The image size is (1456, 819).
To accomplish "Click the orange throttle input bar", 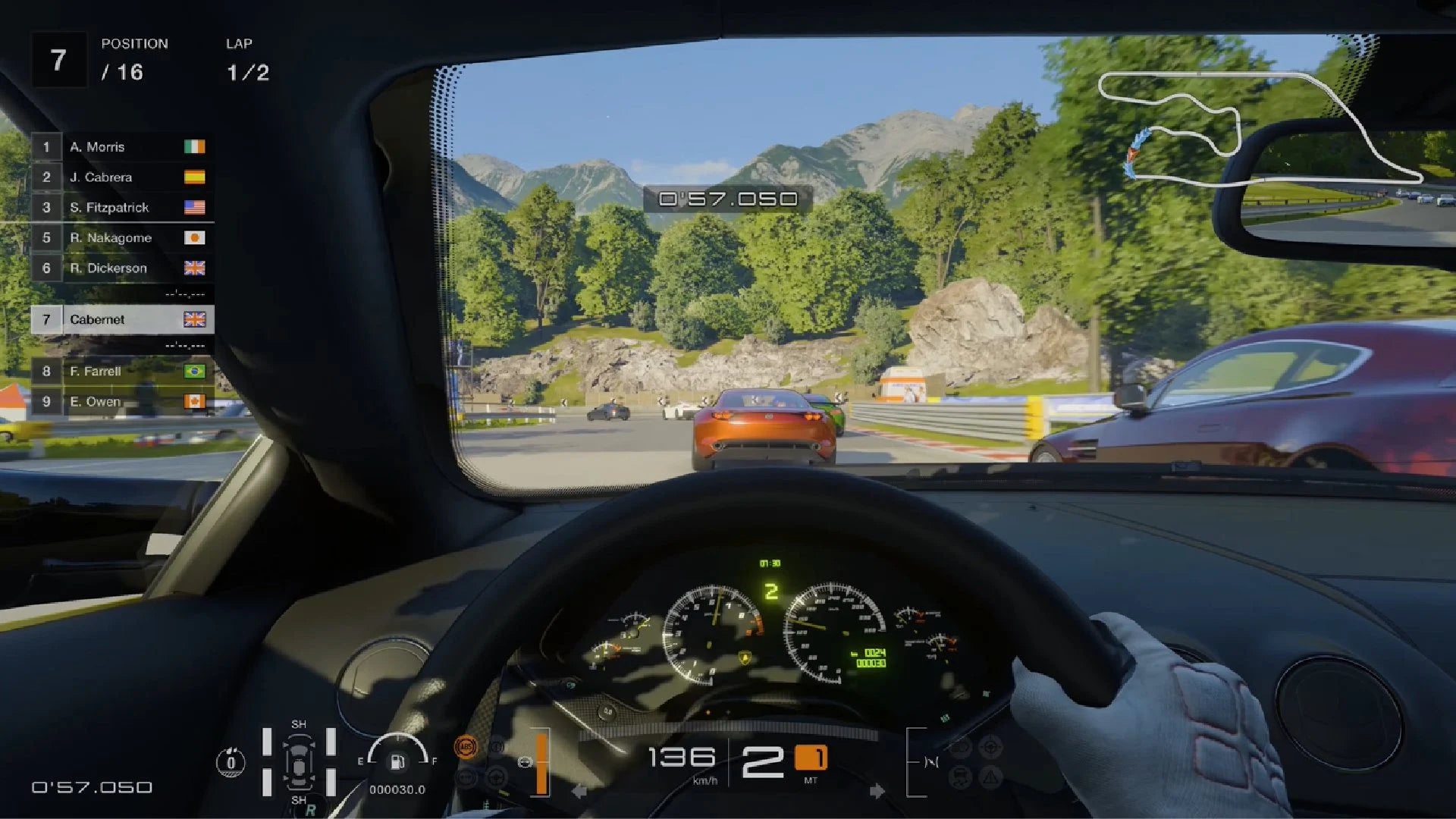I will pos(541,763).
